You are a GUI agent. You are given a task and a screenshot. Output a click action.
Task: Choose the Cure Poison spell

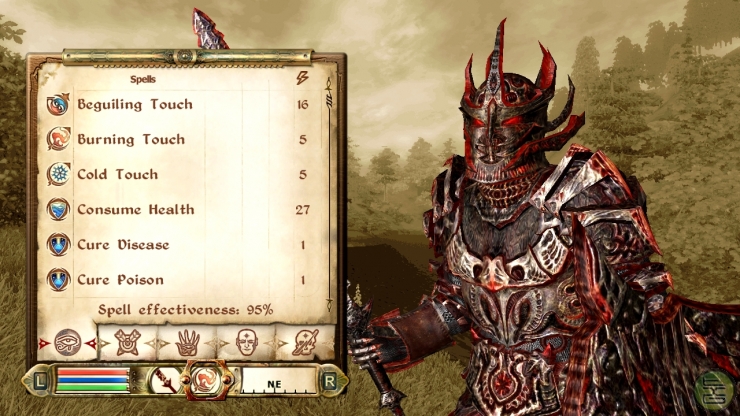120,280
